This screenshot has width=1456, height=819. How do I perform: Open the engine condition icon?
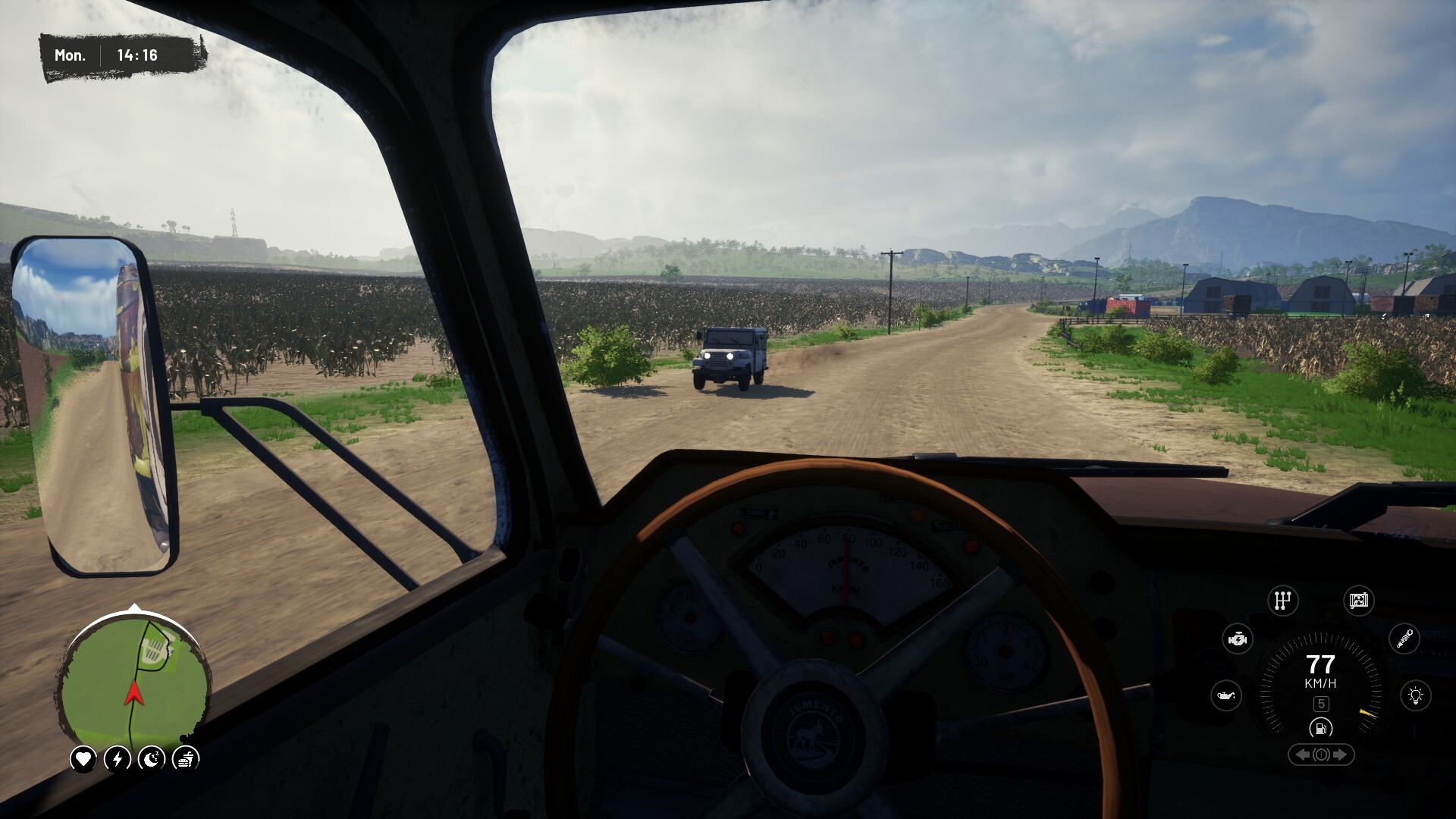pyautogui.click(x=1238, y=639)
